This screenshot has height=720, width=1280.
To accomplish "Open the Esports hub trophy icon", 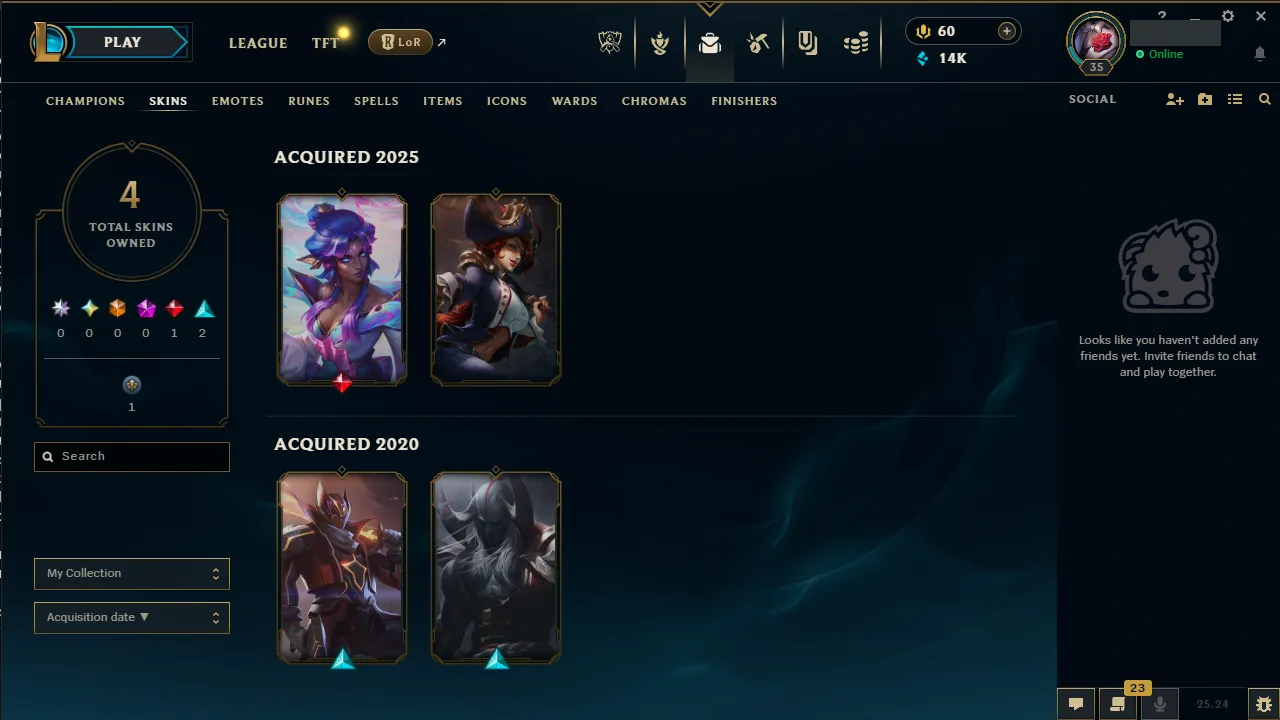I will click(x=610, y=42).
